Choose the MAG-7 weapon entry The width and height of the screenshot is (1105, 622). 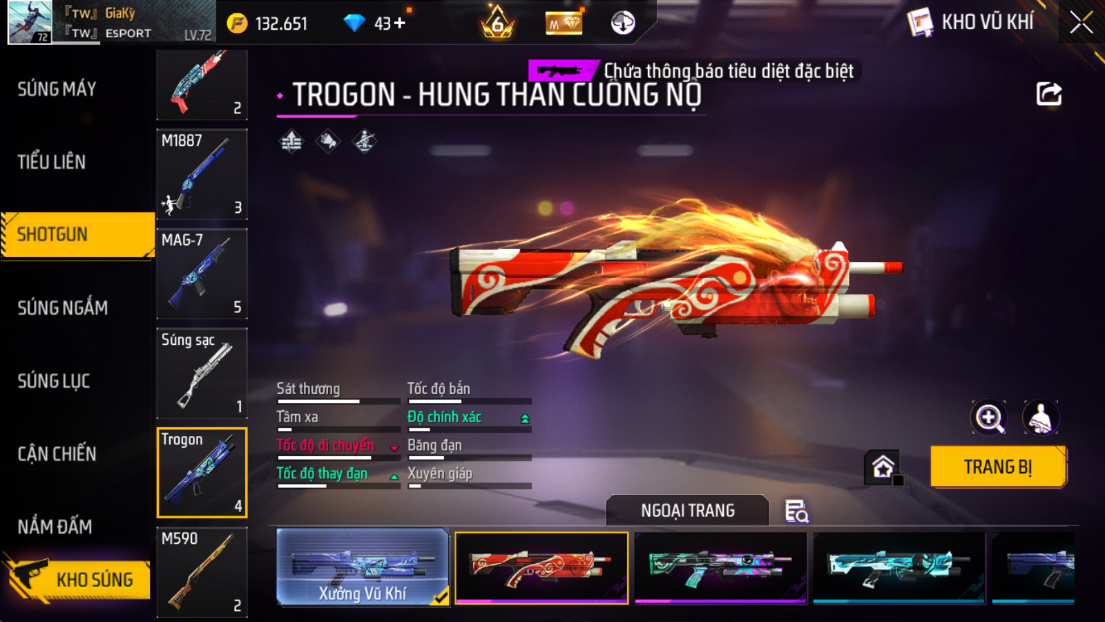(202, 274)
